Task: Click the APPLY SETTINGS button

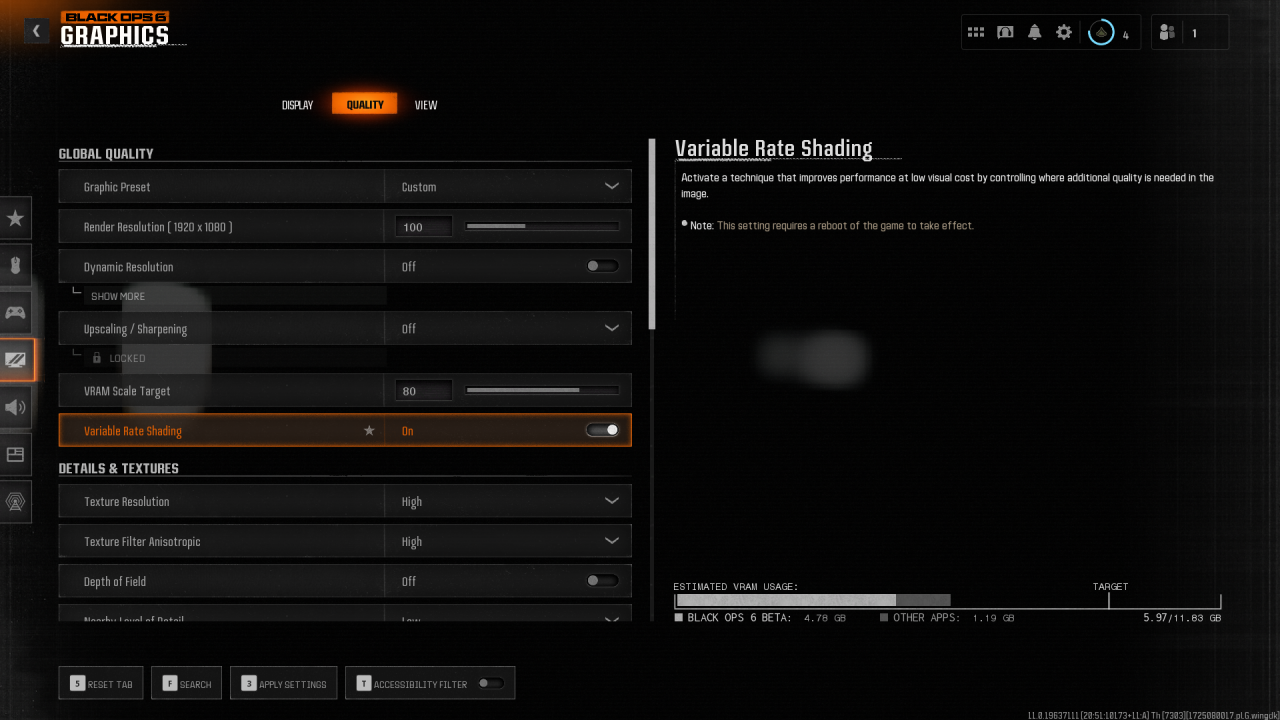Action: [x=283, y=682]
